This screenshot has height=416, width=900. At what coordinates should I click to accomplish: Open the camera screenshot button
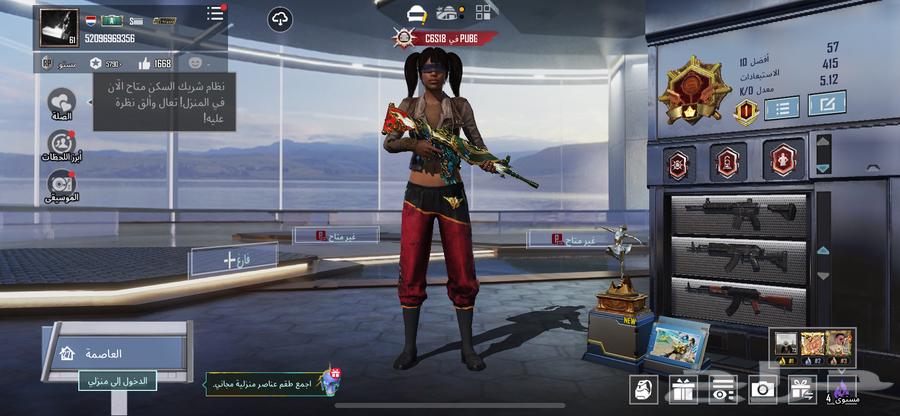(x=762, y=388)
